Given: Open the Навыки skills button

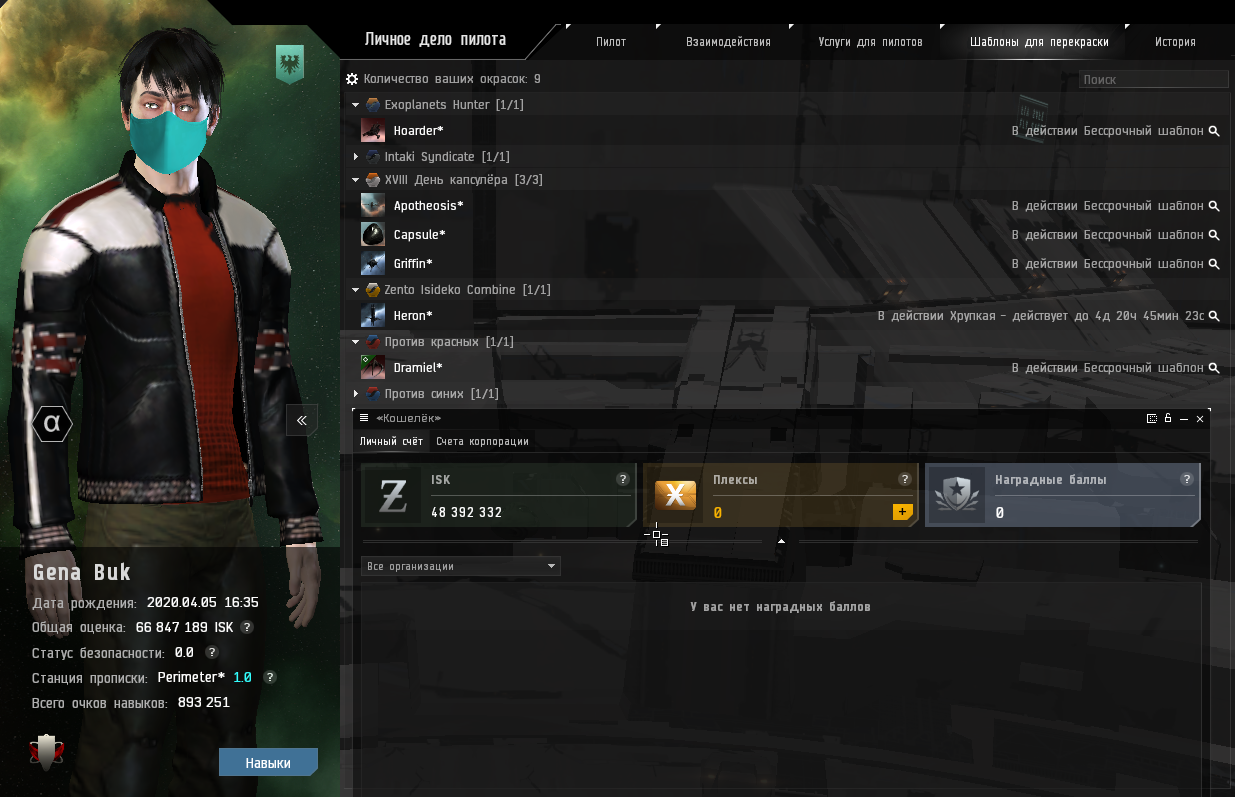Looking at the screenshot, I should pos(268,763).
